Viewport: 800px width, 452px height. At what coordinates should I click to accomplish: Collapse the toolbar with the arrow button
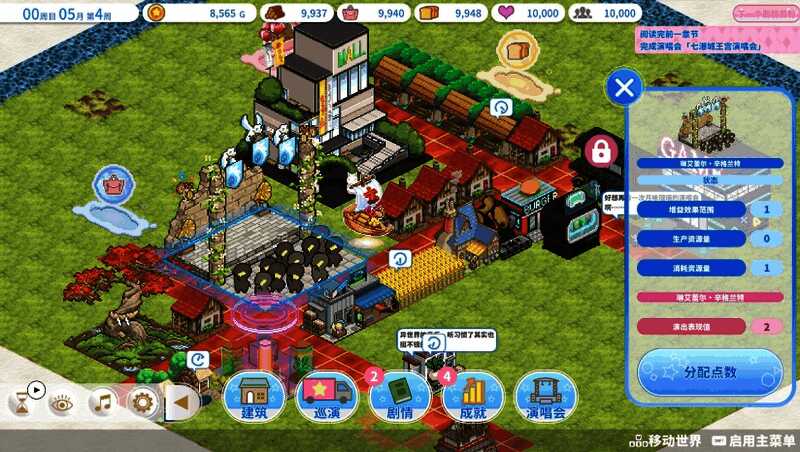point(181,403)
